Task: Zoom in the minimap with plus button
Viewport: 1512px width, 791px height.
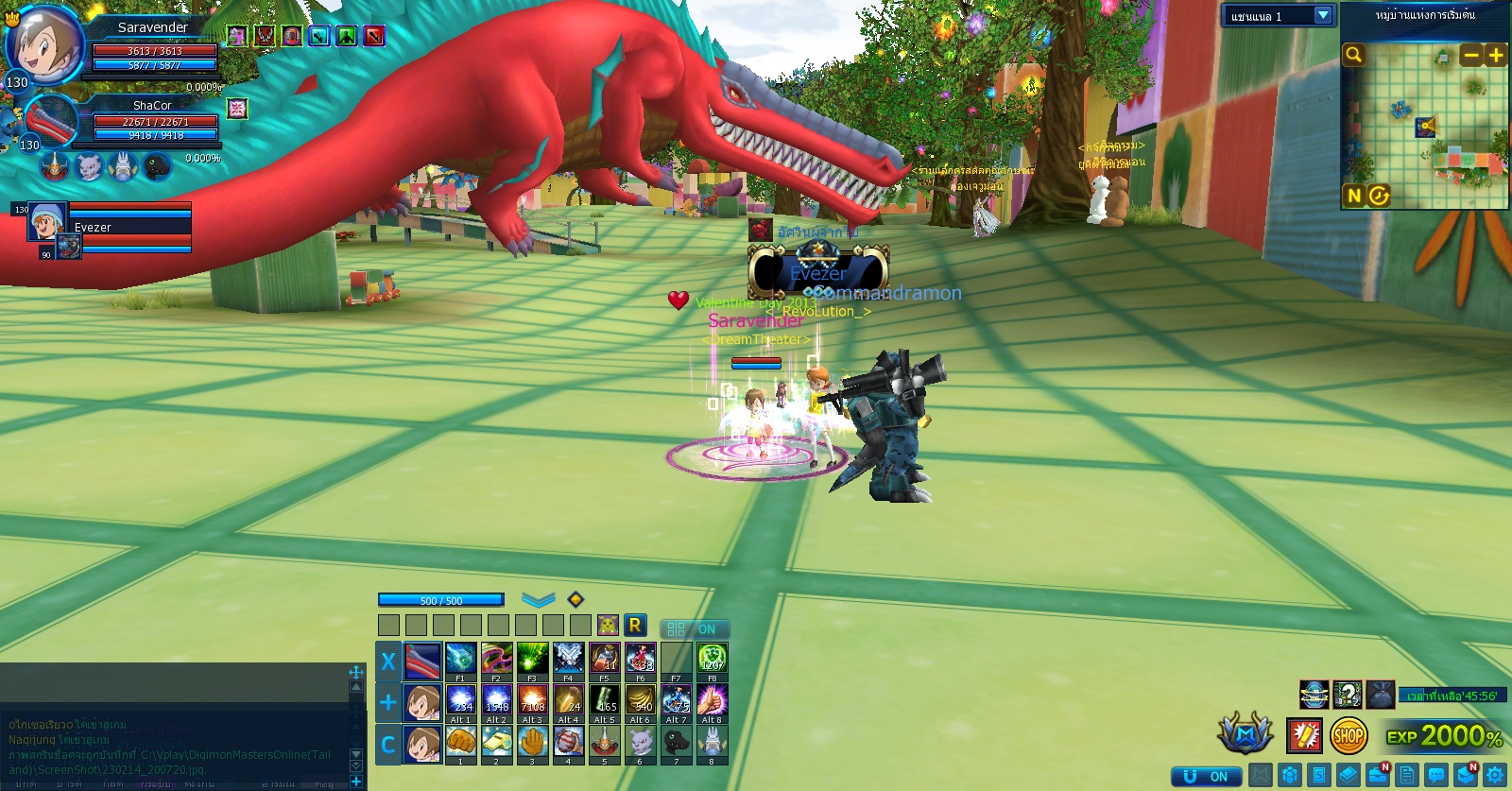Action: point(1495,55)
